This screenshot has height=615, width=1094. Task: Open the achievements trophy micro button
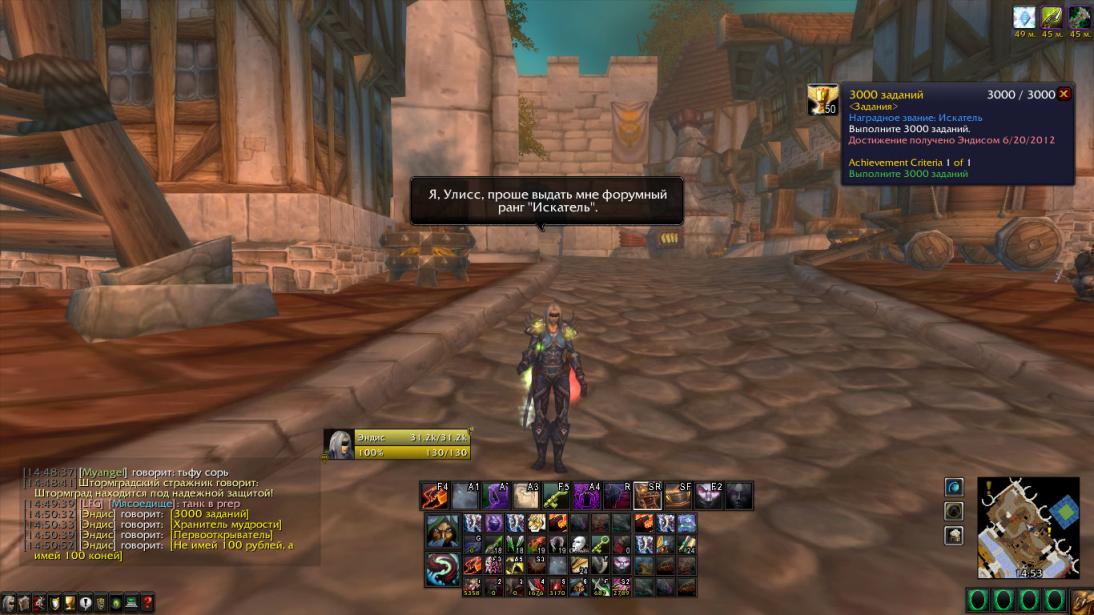(x=70, y=603)
